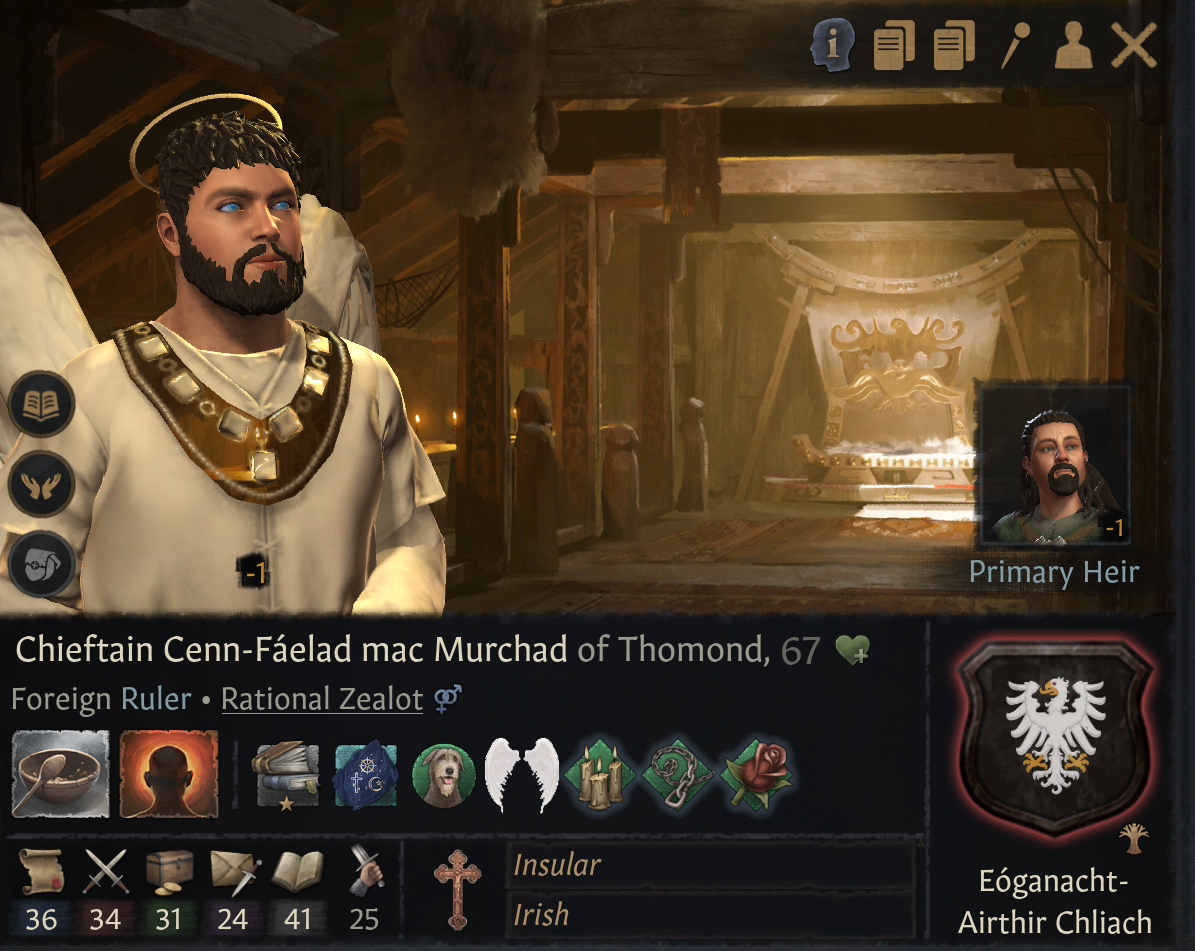This screenshot has height=951, width=1195.
Task: Open the Rational Zealot personality link
Action: click(x=322, y=699)
